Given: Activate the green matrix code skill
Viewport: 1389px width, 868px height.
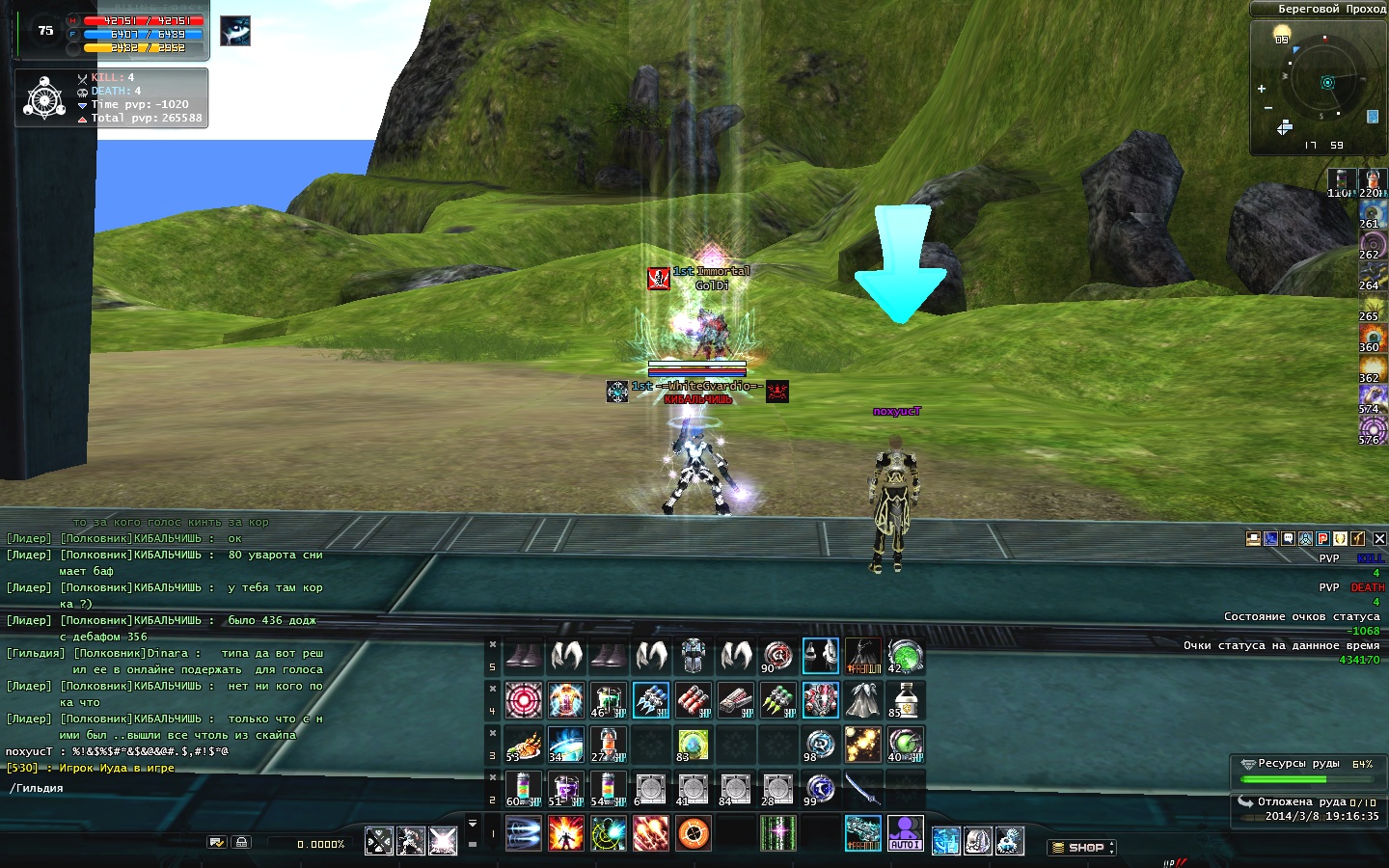Looking at the screenshot, I should (777, 833).
